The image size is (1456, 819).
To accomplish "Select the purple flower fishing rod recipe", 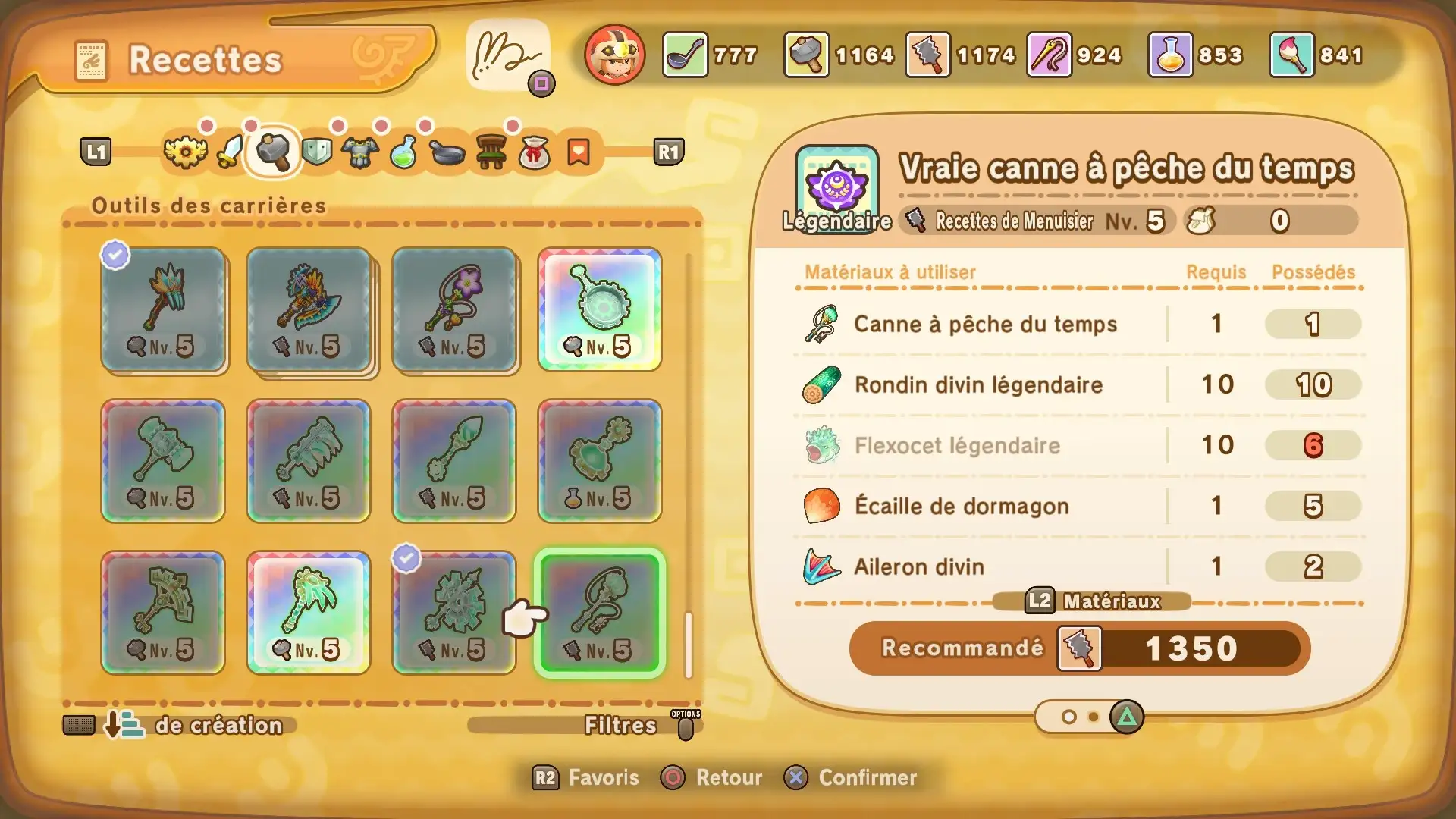I will click(454, 309).
